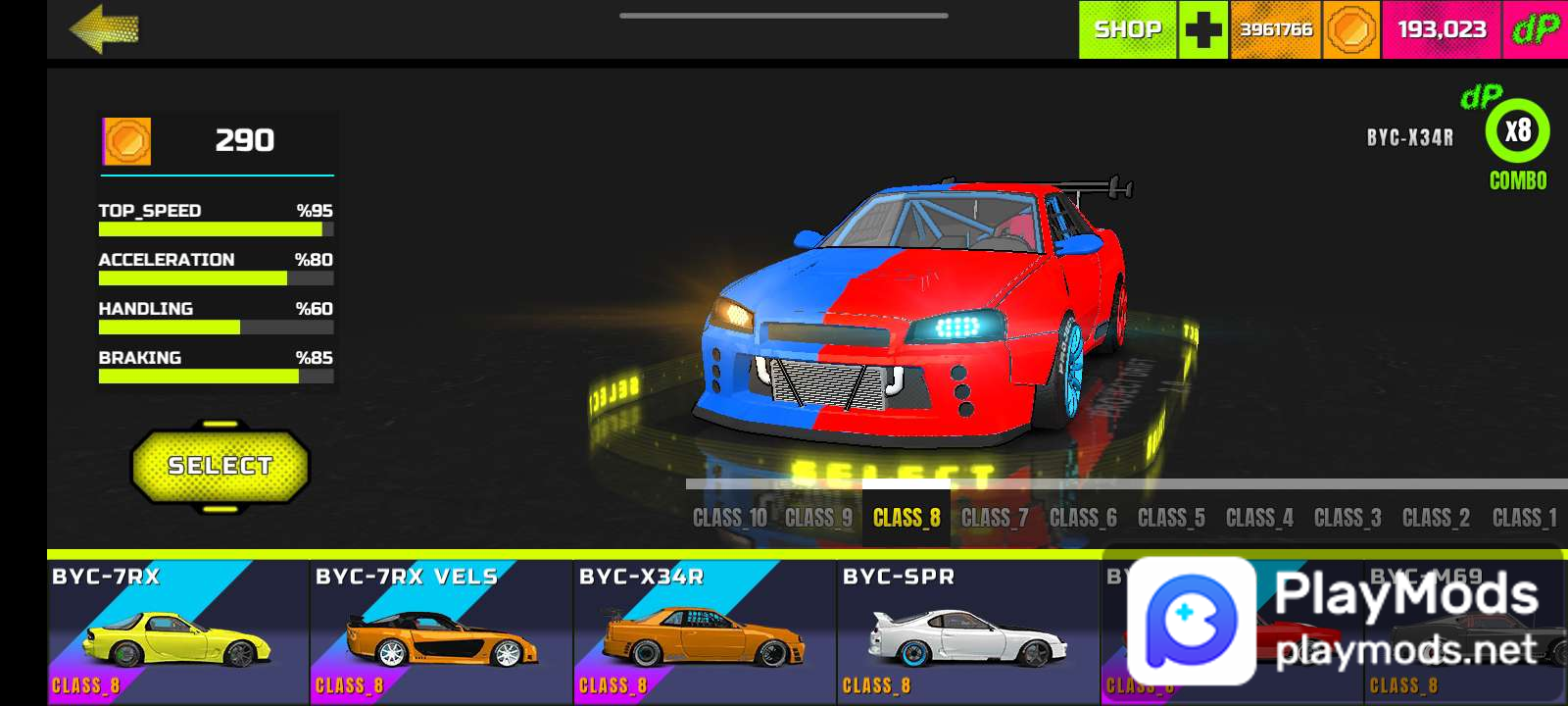Confirm car with the SELECT button

pyautogui.click(x=220, y=466)
